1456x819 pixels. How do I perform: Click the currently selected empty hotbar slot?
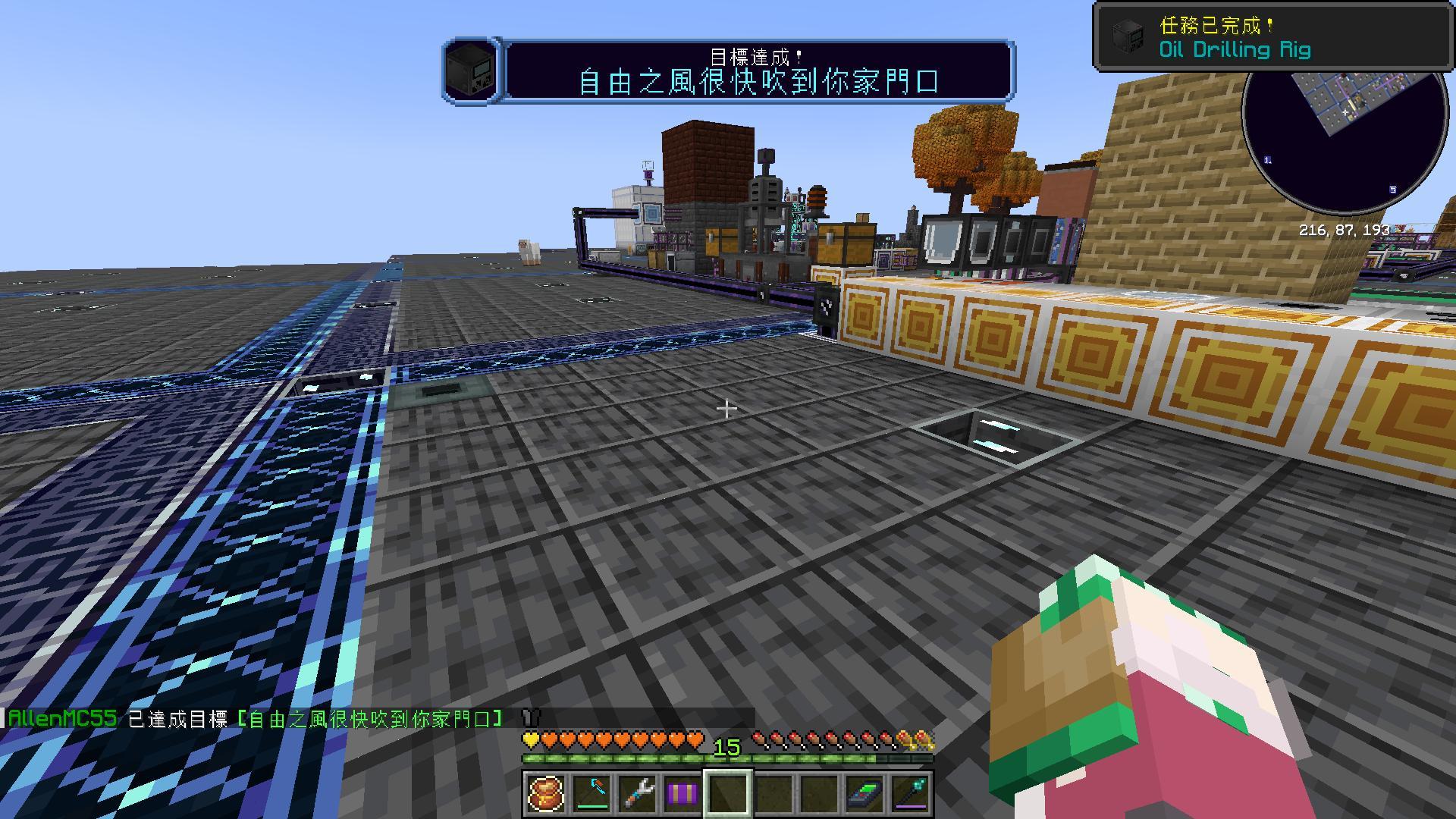pyautogui.click(x=728, y=793)
